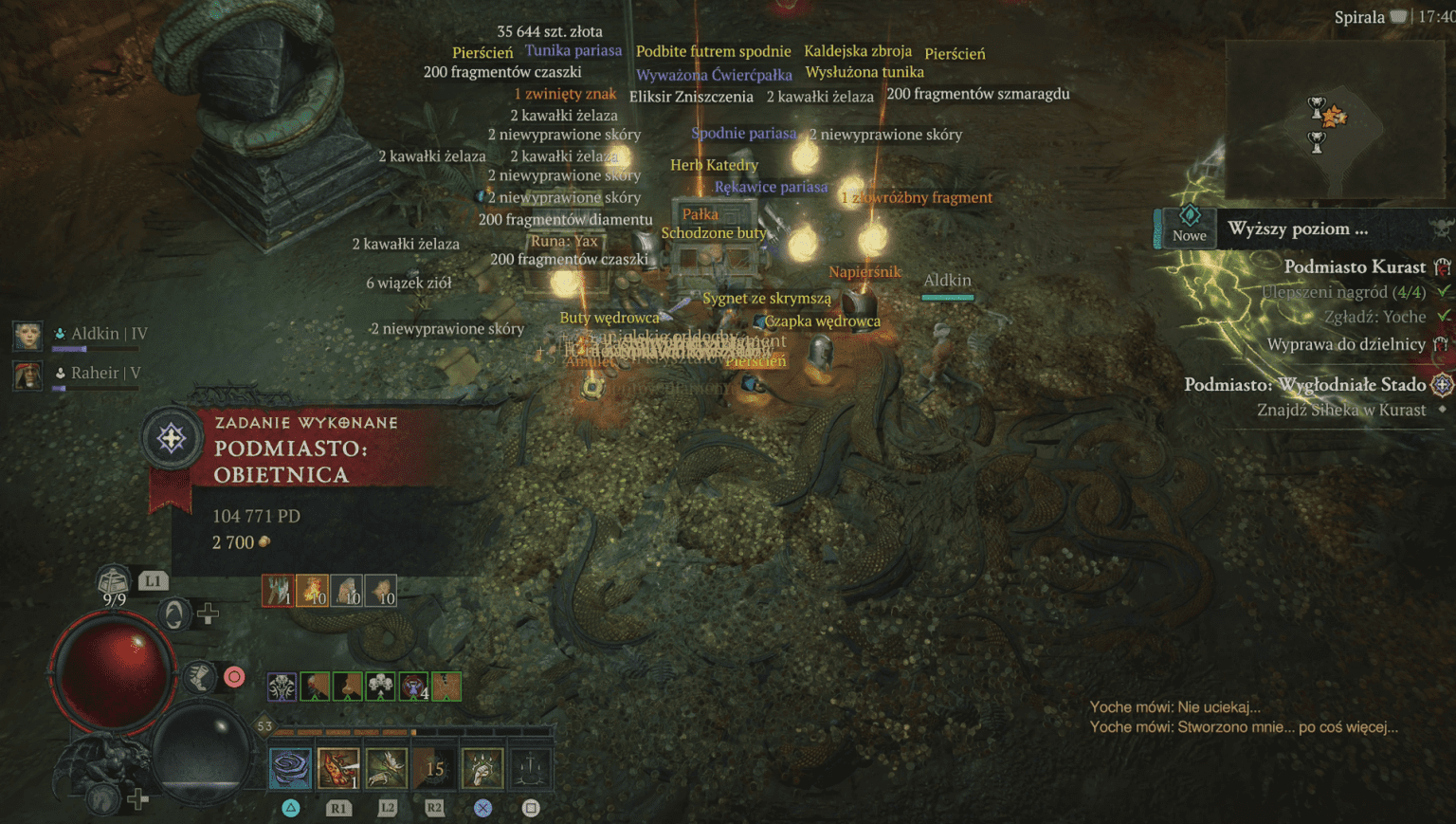This screenshot has height=824, width=1456.
Task: Activate the blue vortex skill slot
Action: (290, 768)
